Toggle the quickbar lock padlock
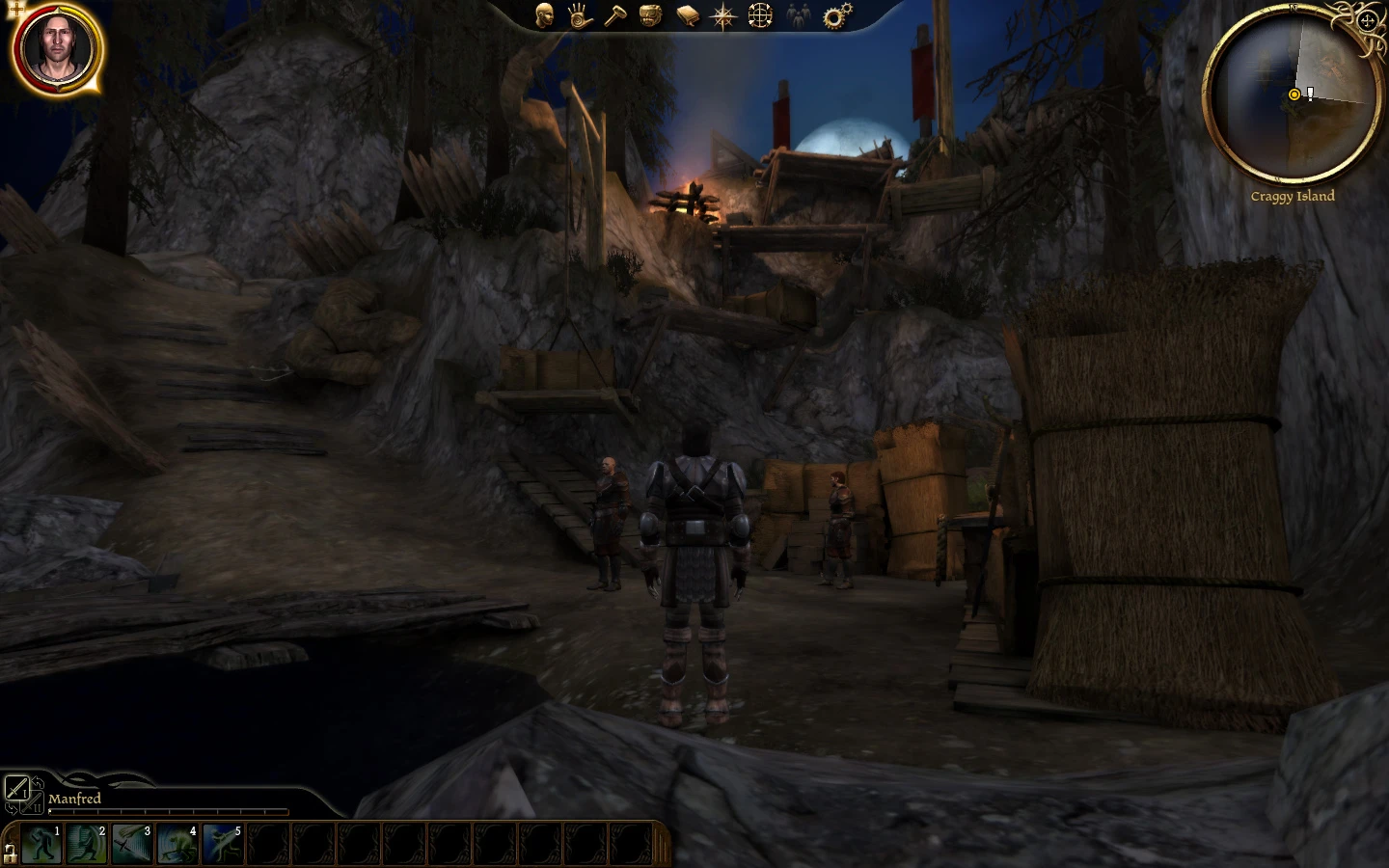Image resolution: width=1389 pixels, height=868 pixels. pos(10,854)
